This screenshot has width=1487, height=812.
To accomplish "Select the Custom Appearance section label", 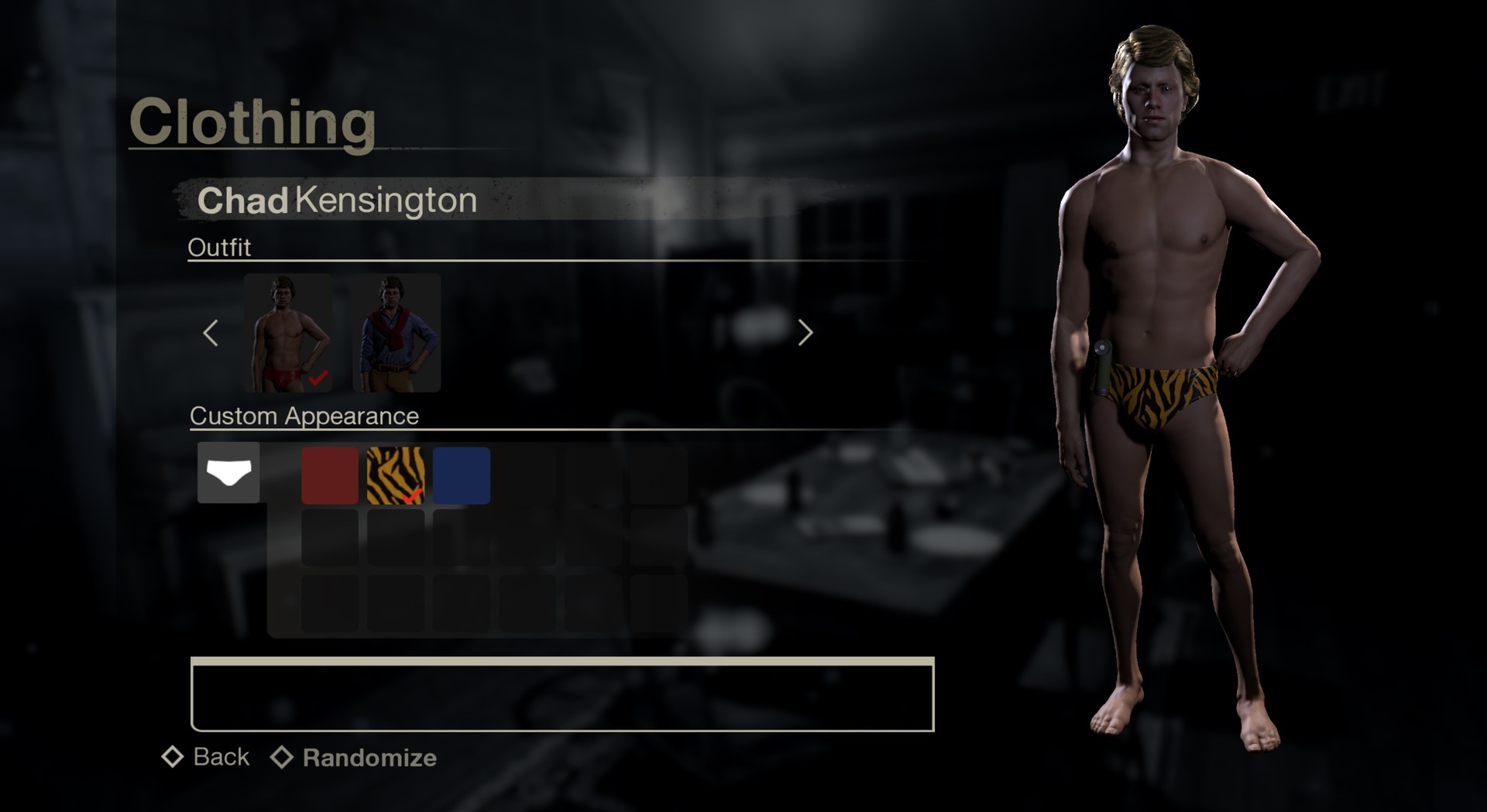I will [304, 416].
